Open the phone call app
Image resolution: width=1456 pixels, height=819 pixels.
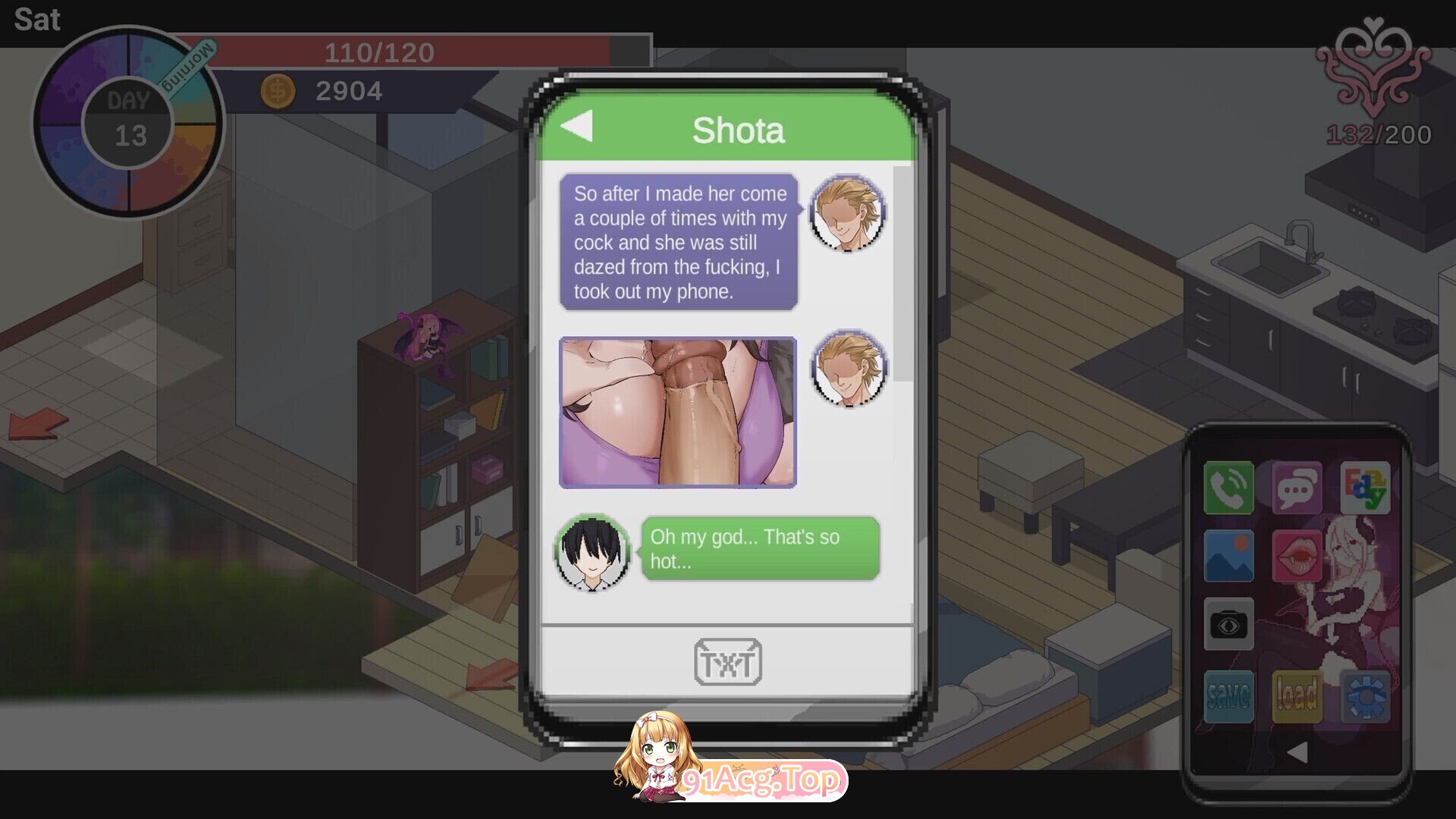click(1228, 488)
